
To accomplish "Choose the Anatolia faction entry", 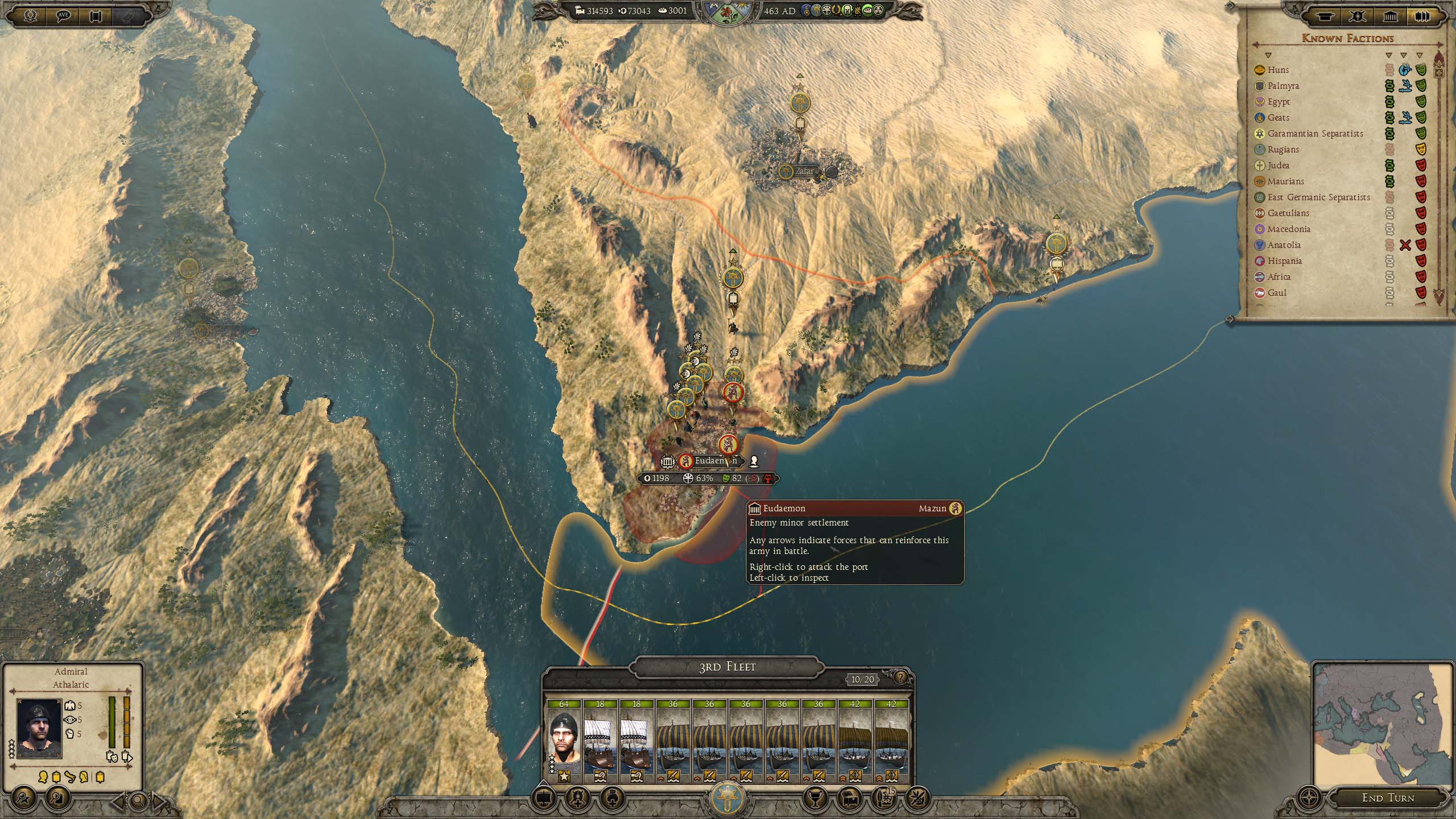I will (1284, 245).
